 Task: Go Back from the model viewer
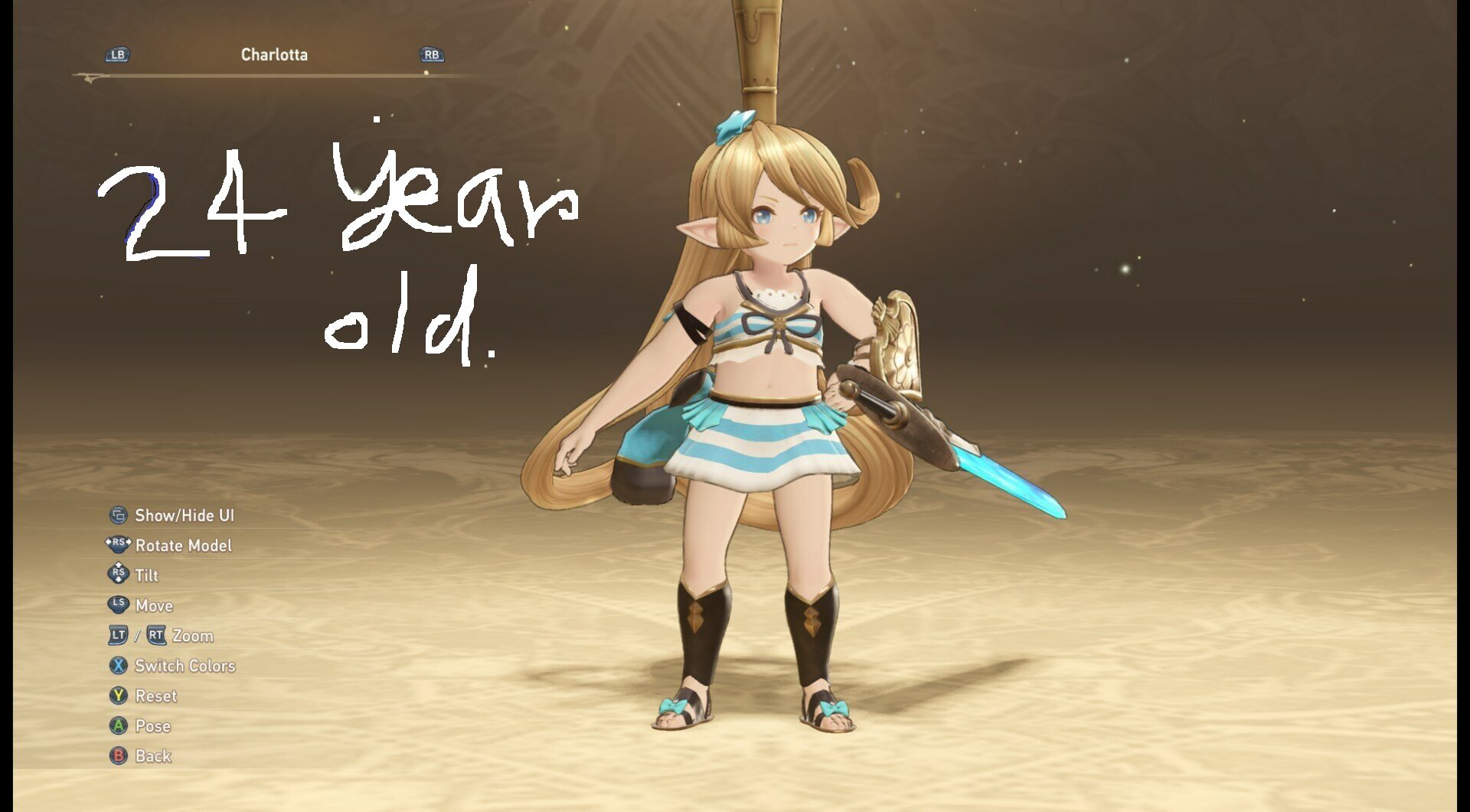click(152, 756)
